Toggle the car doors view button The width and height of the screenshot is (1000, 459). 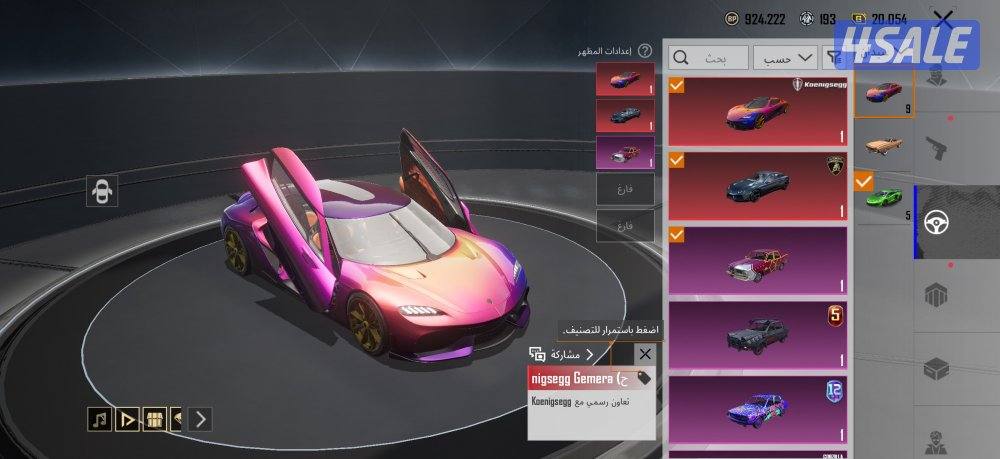tap(101, 191)
